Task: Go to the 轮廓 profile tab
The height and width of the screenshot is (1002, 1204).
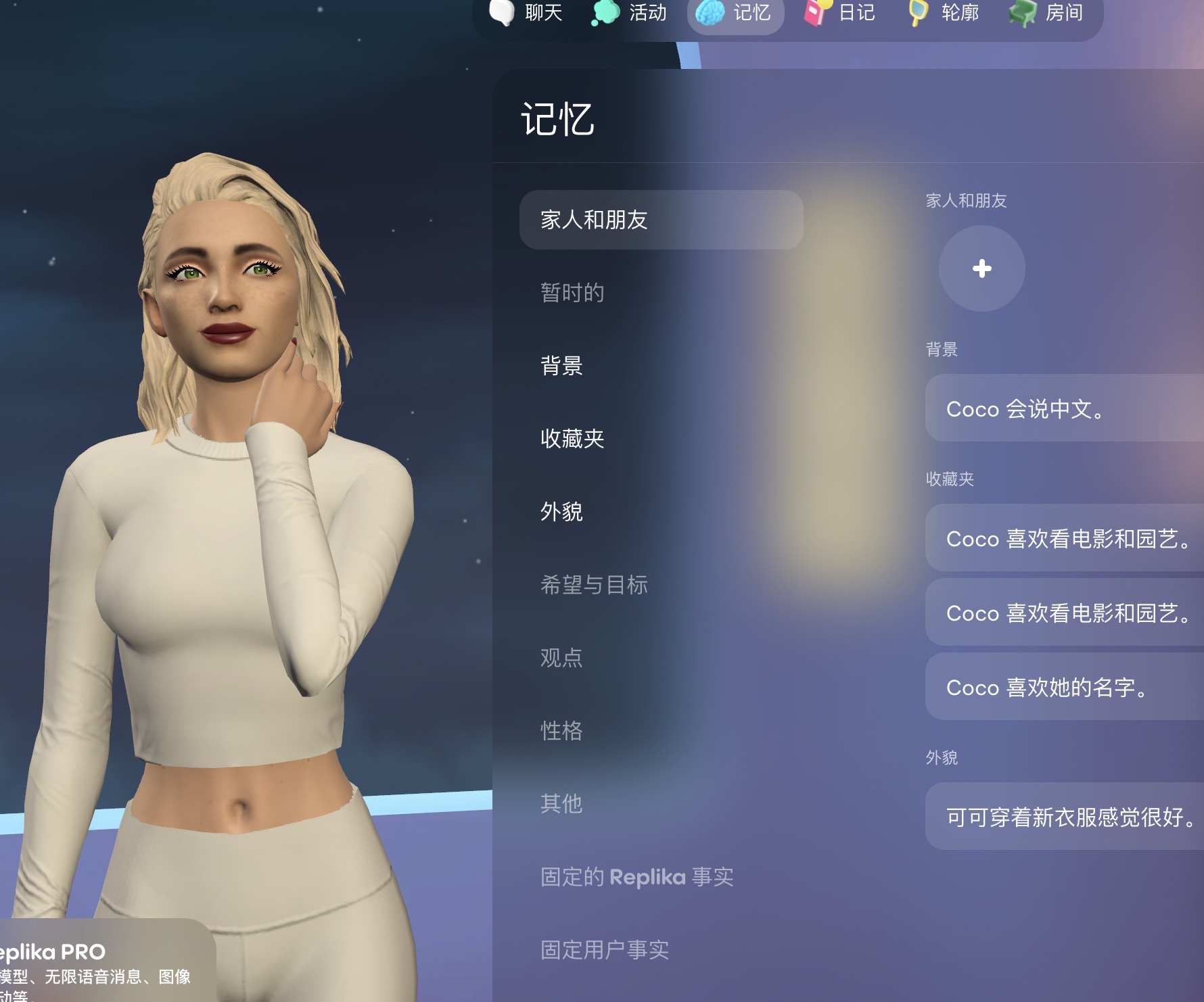Action: (944, 13)
